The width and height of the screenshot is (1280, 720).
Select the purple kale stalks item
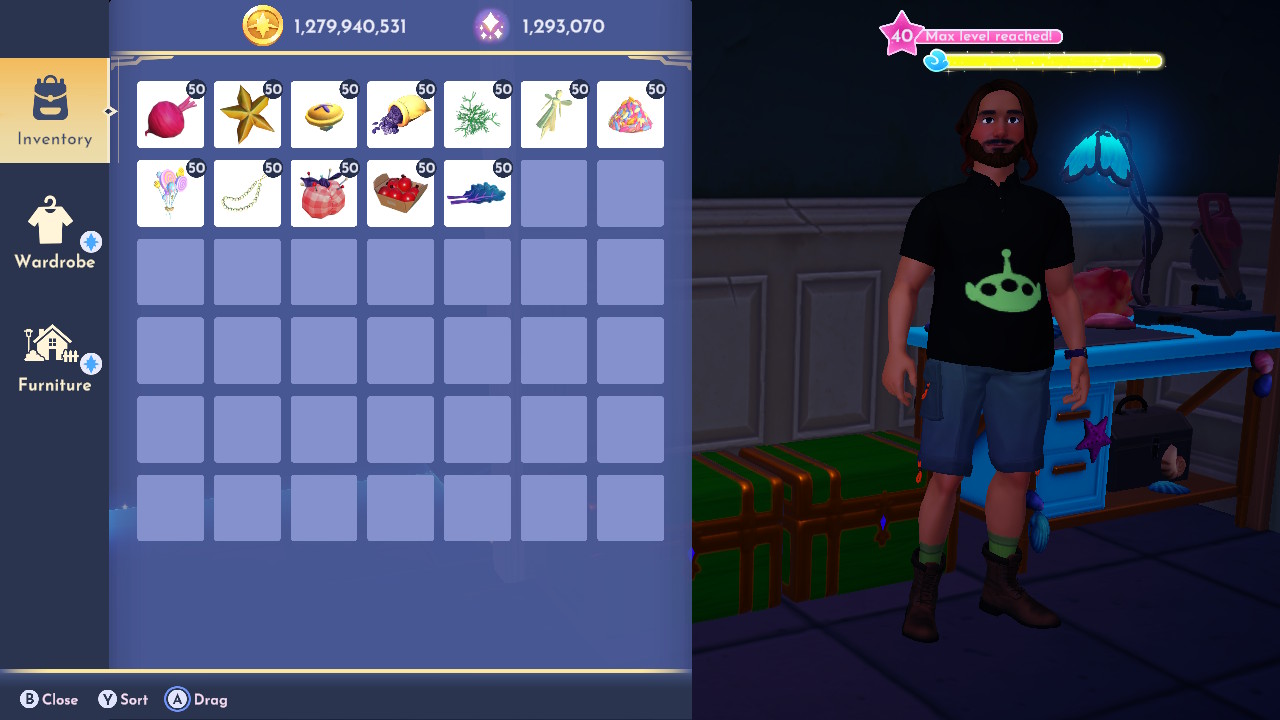477,193
